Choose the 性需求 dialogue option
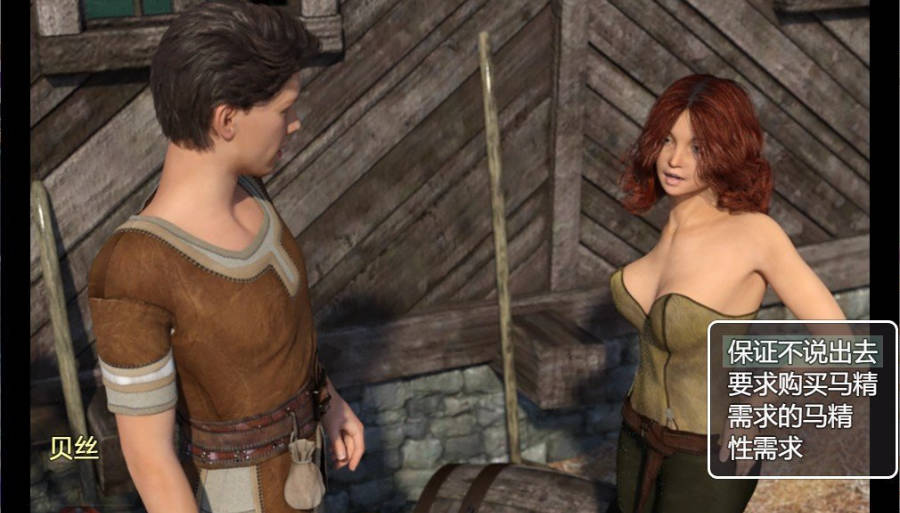 click(x=766, y=448)
